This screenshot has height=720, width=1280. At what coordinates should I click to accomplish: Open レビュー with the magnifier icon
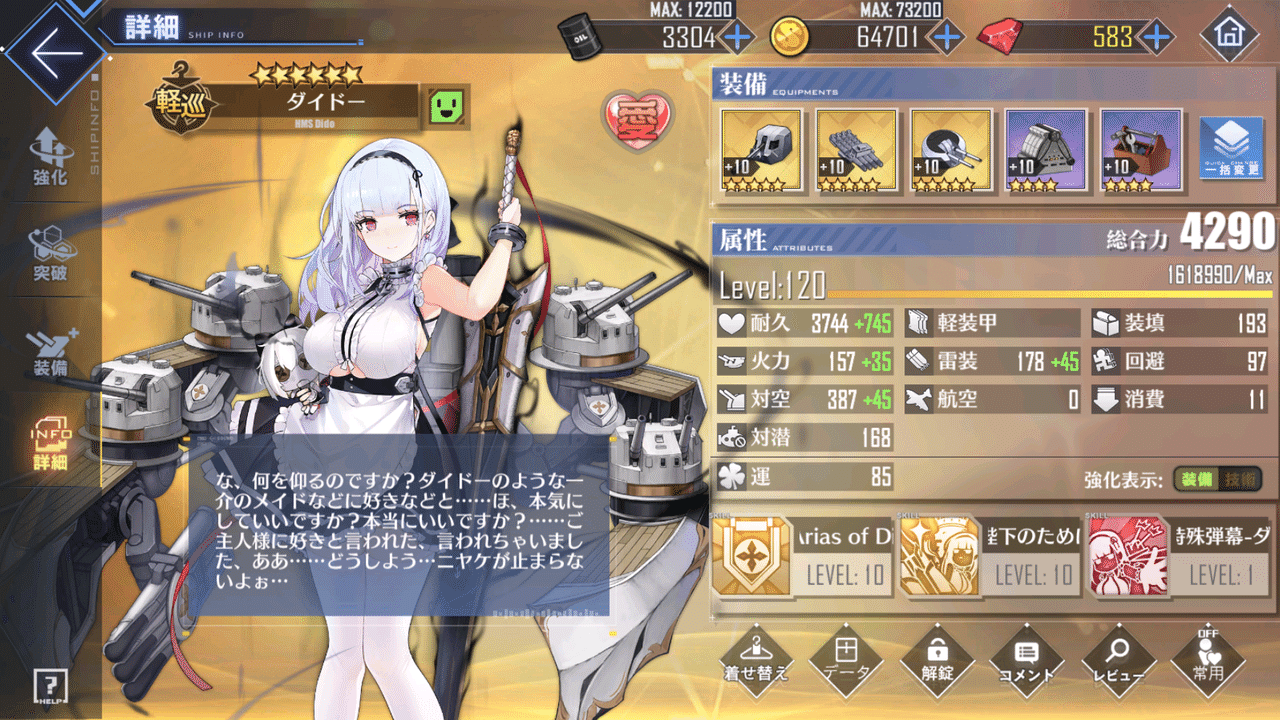1119,660
